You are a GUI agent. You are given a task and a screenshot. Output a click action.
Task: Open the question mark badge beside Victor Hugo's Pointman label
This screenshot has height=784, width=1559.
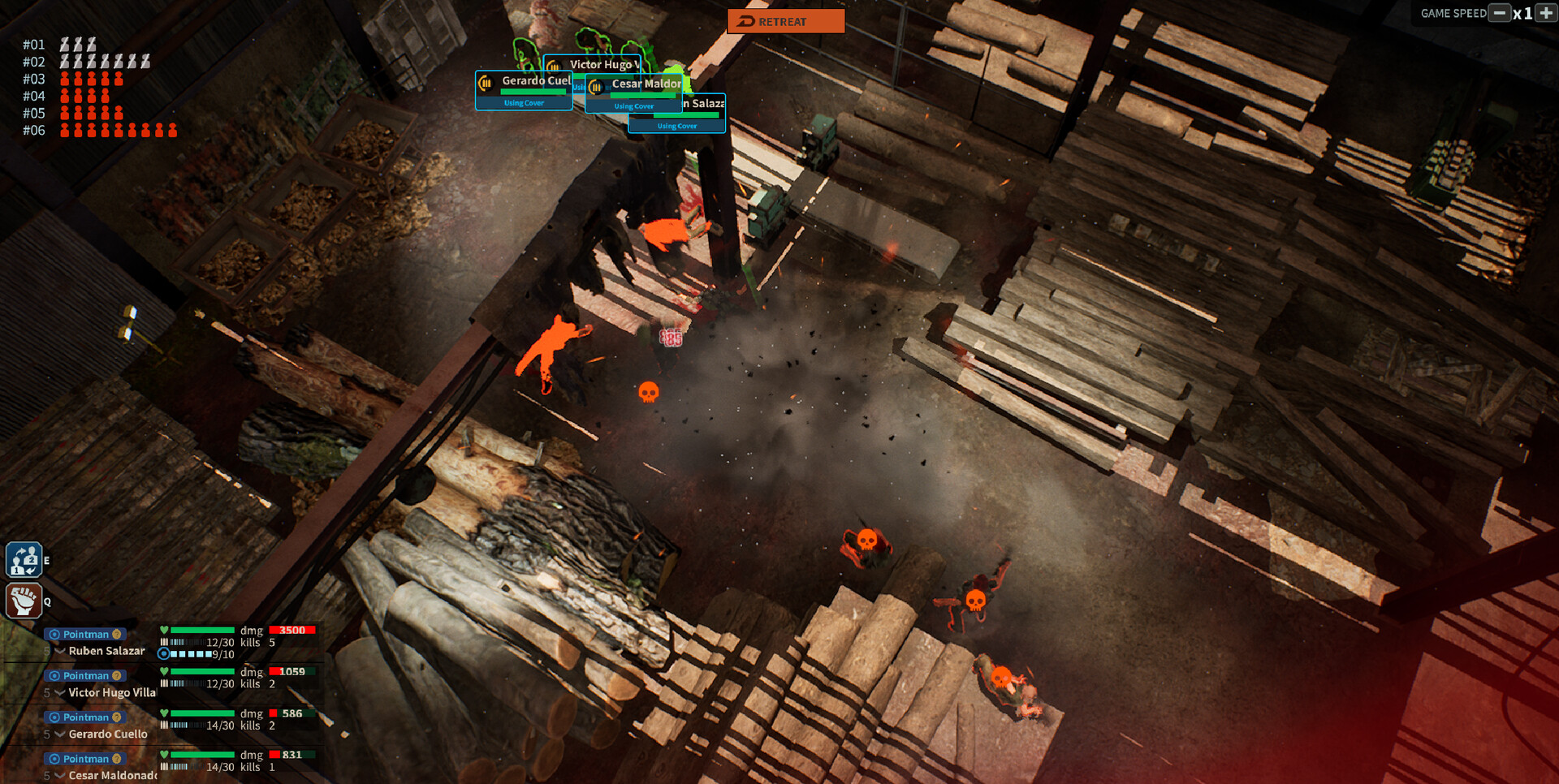click(x=116, y=675)
